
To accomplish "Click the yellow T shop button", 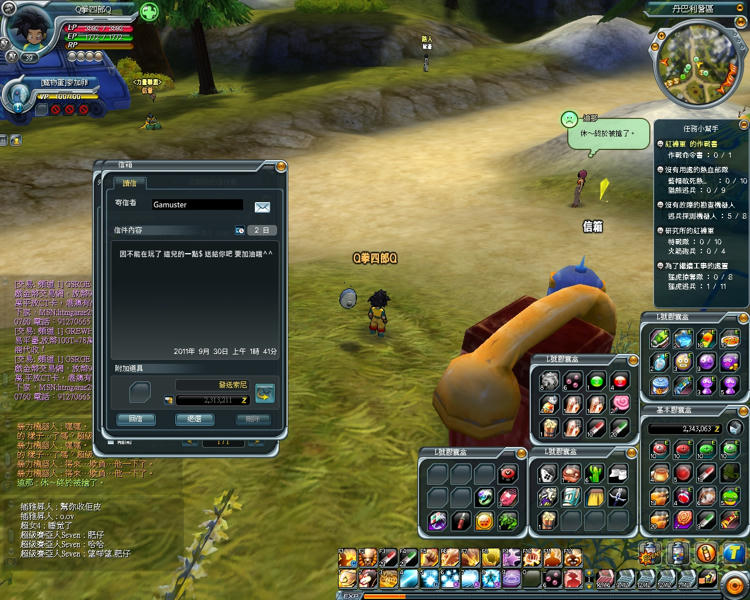I will (x=733, y=552).
